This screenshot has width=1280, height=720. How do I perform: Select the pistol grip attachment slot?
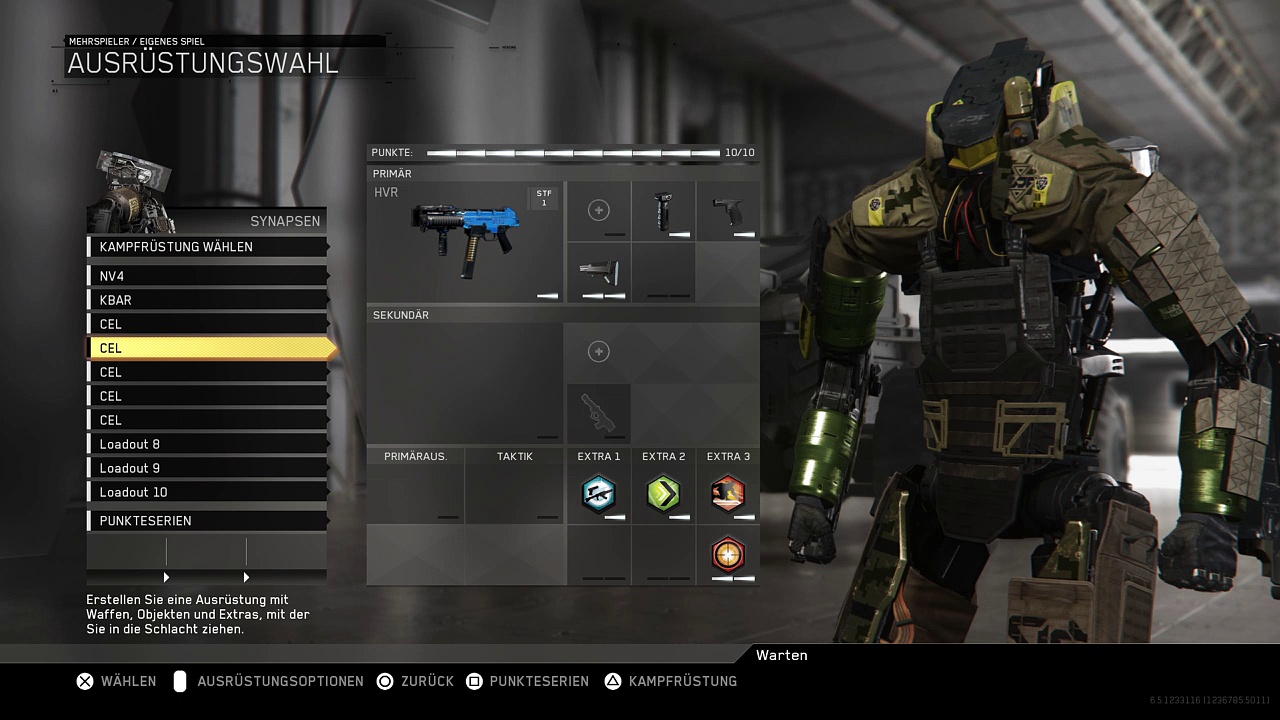pos(728,211)
